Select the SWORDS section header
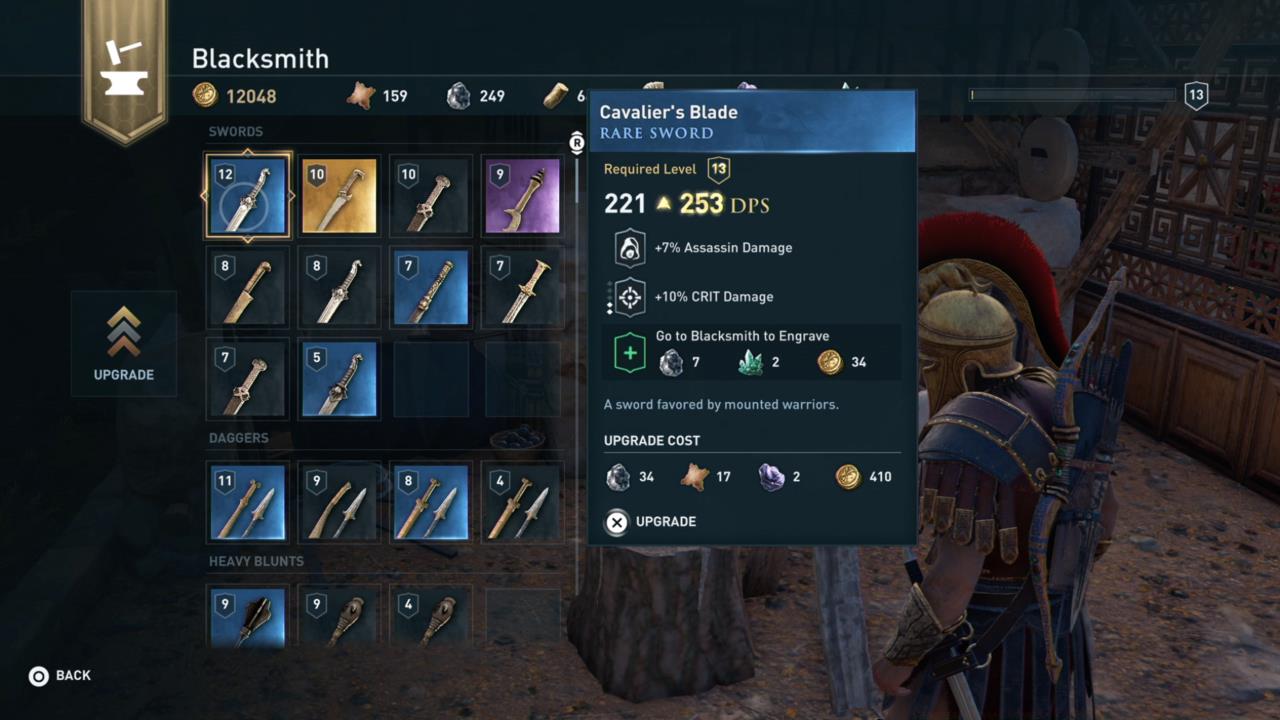 coord(235,131)
